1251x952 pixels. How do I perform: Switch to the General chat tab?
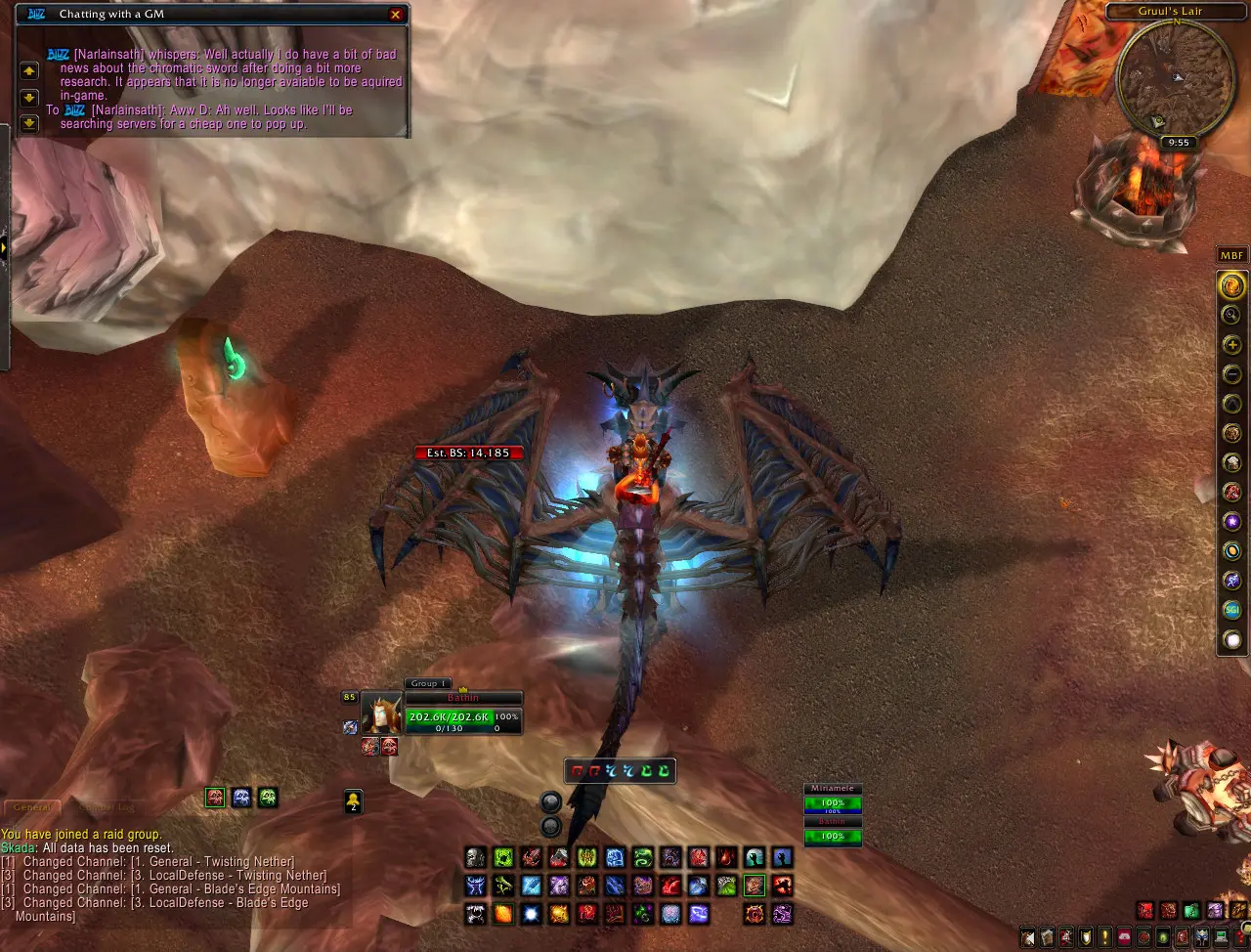tap(32, 808)
